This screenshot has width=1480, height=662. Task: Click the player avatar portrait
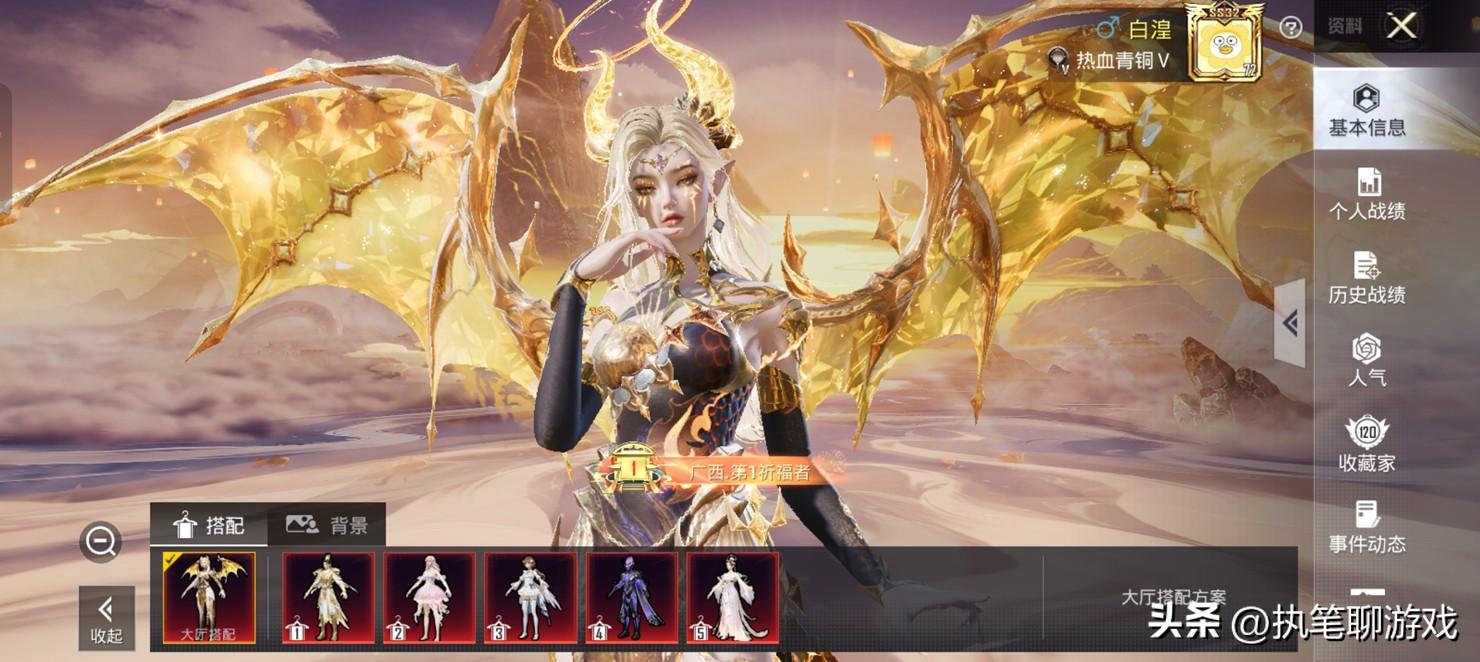coord(1224,42)
